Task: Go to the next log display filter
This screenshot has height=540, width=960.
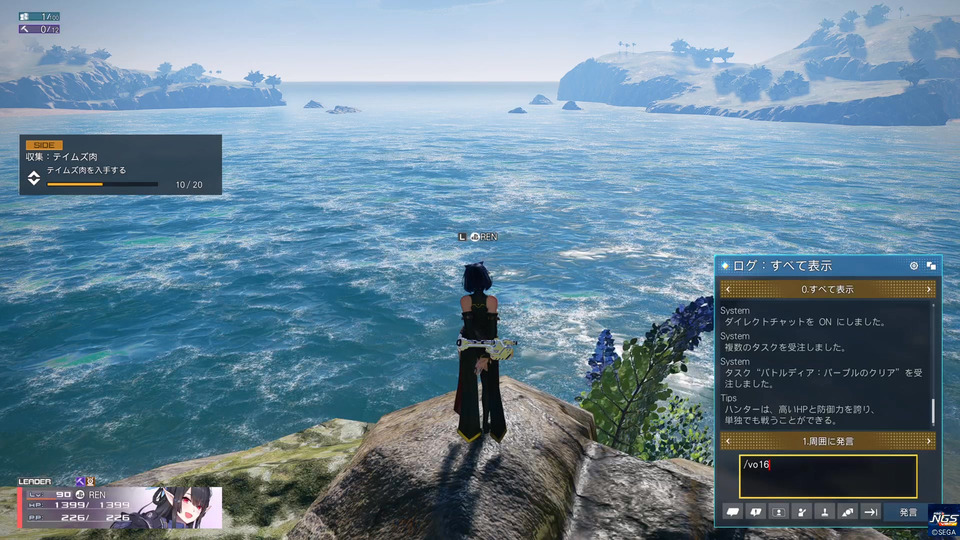Action: click(929, 289)
